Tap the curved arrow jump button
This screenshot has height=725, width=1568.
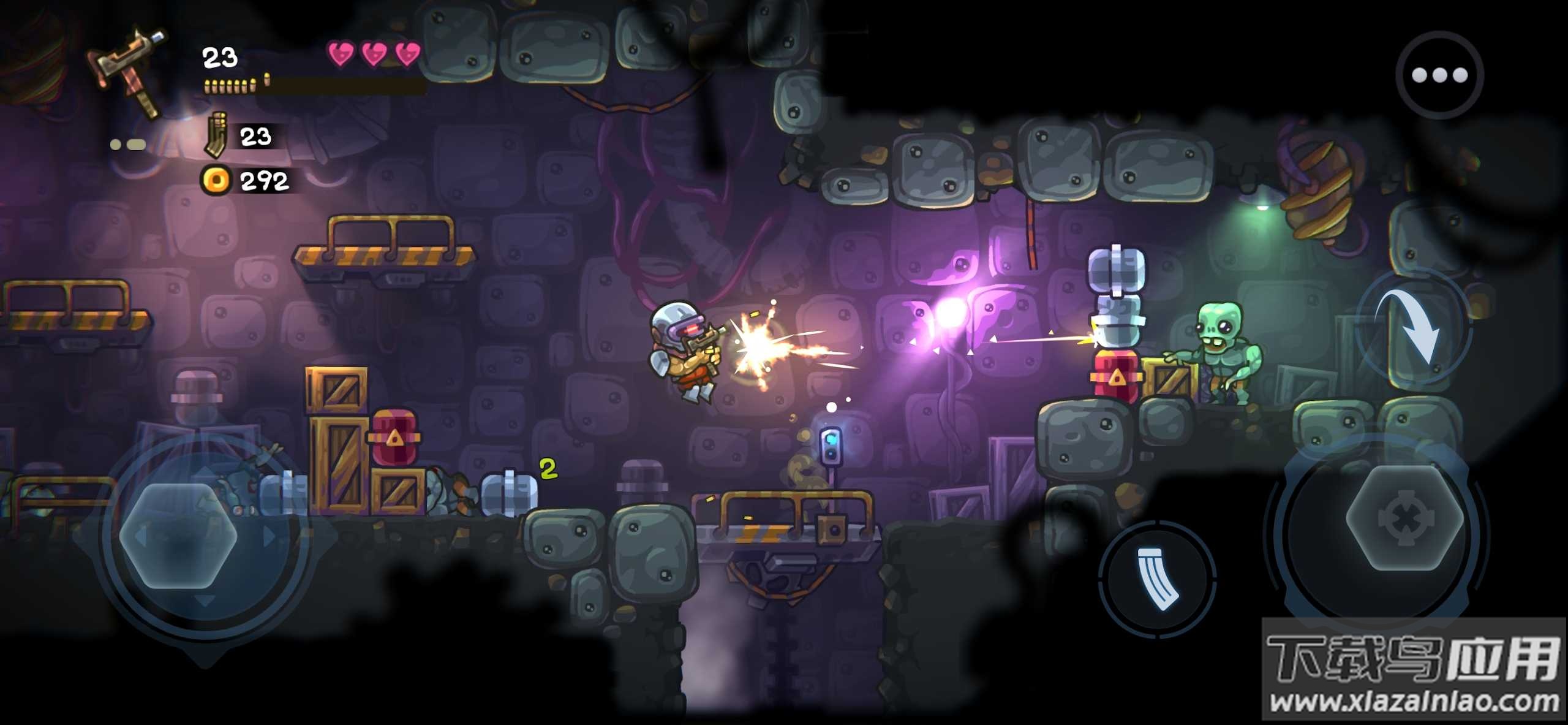pos(1414,329)
